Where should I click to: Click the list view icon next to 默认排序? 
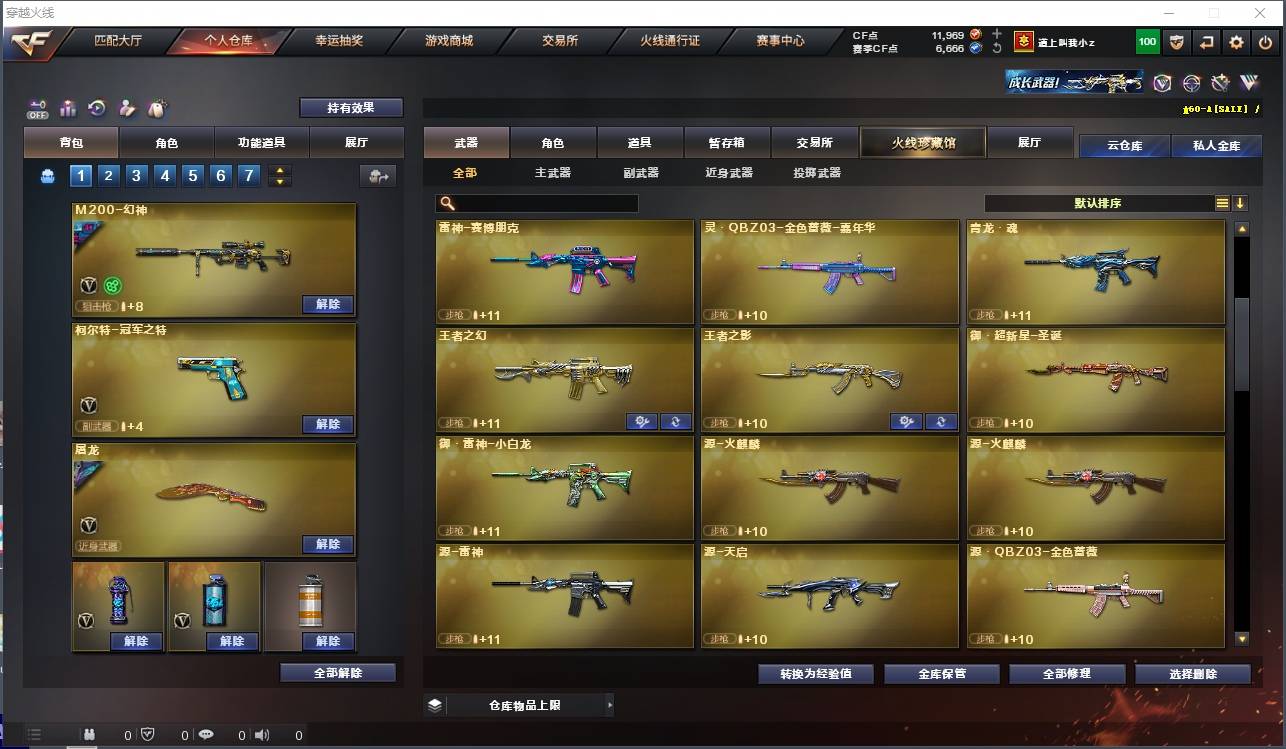pos(1221,202)
